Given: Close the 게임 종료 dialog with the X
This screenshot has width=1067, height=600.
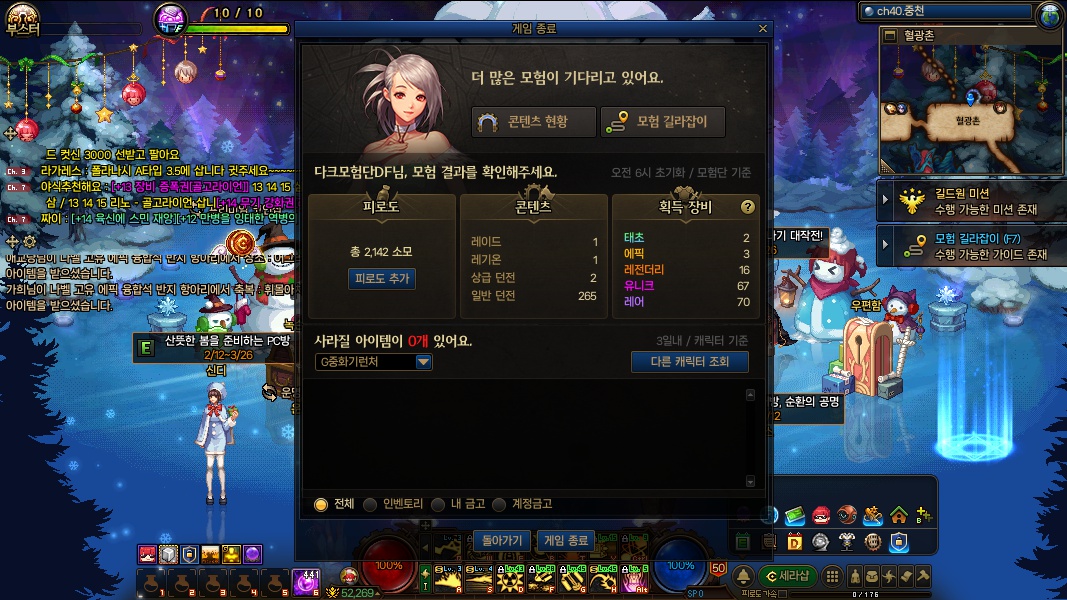Looking at the screenshot, I should [x=763, y=29].
